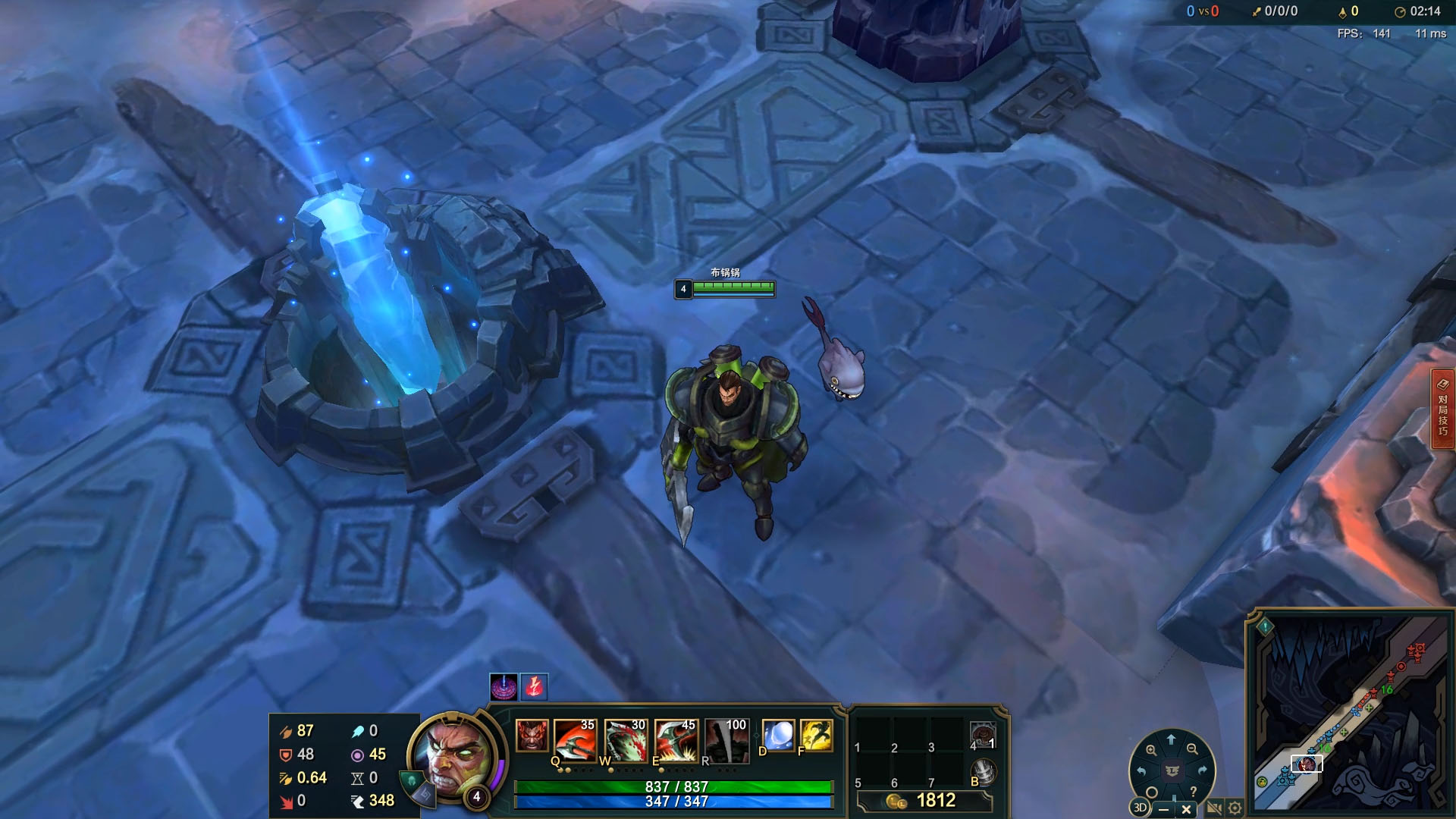The height and width of the screenshot is (819, 1456).
Task: Click the Noxian Guillotine R ability icon
Action: (x=726, y=739)
